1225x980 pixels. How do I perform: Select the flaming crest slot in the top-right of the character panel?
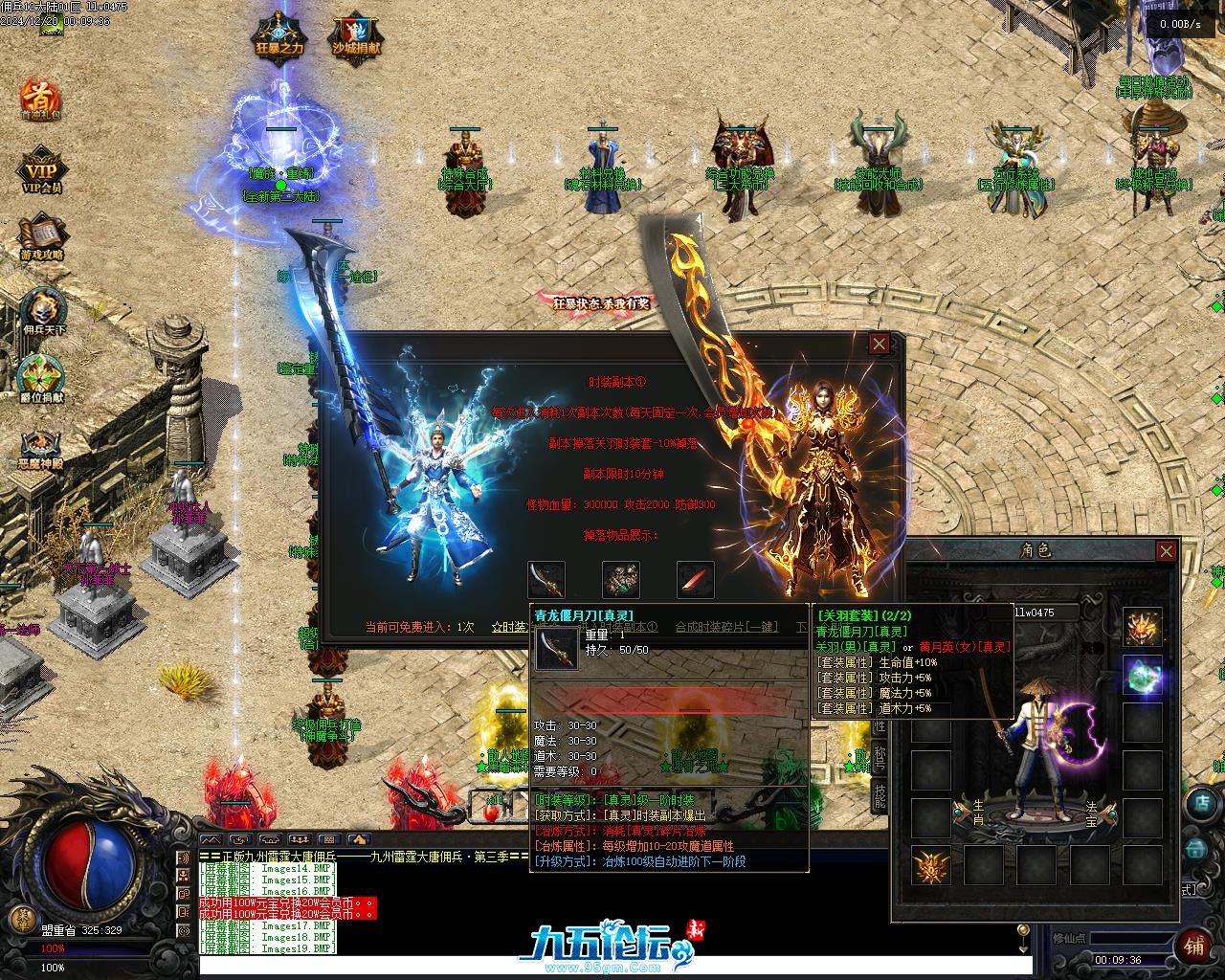1143,626
